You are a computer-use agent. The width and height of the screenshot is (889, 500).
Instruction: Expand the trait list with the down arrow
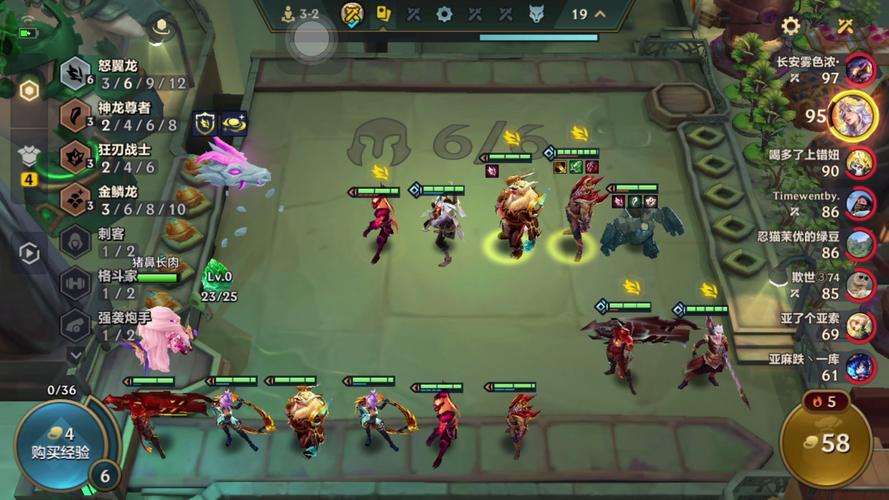pyautogui.click(x=76, y=354)
